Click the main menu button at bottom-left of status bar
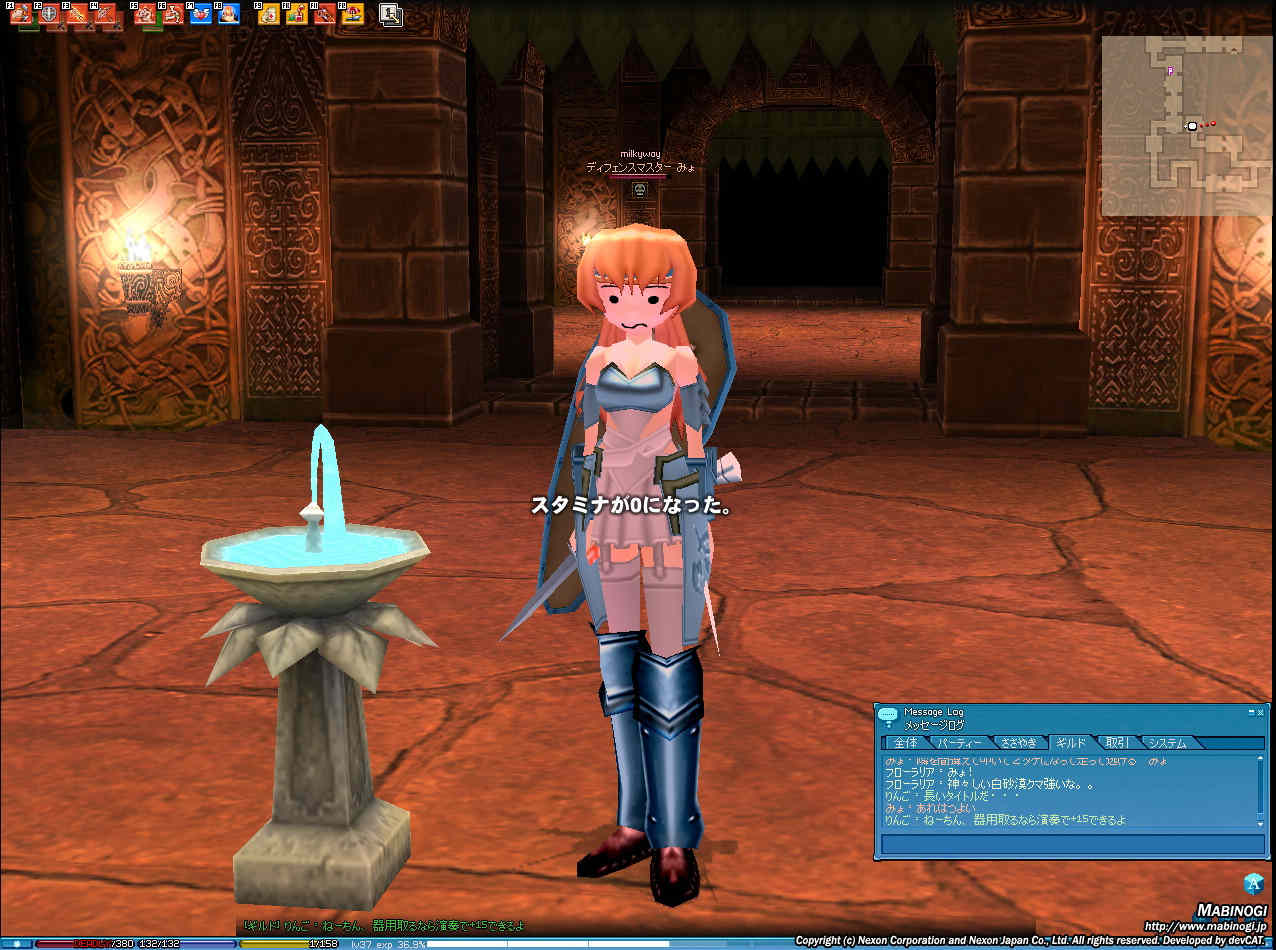This screenshot has width=1276, height=950. pyautogui.click(x=14, y=943)
